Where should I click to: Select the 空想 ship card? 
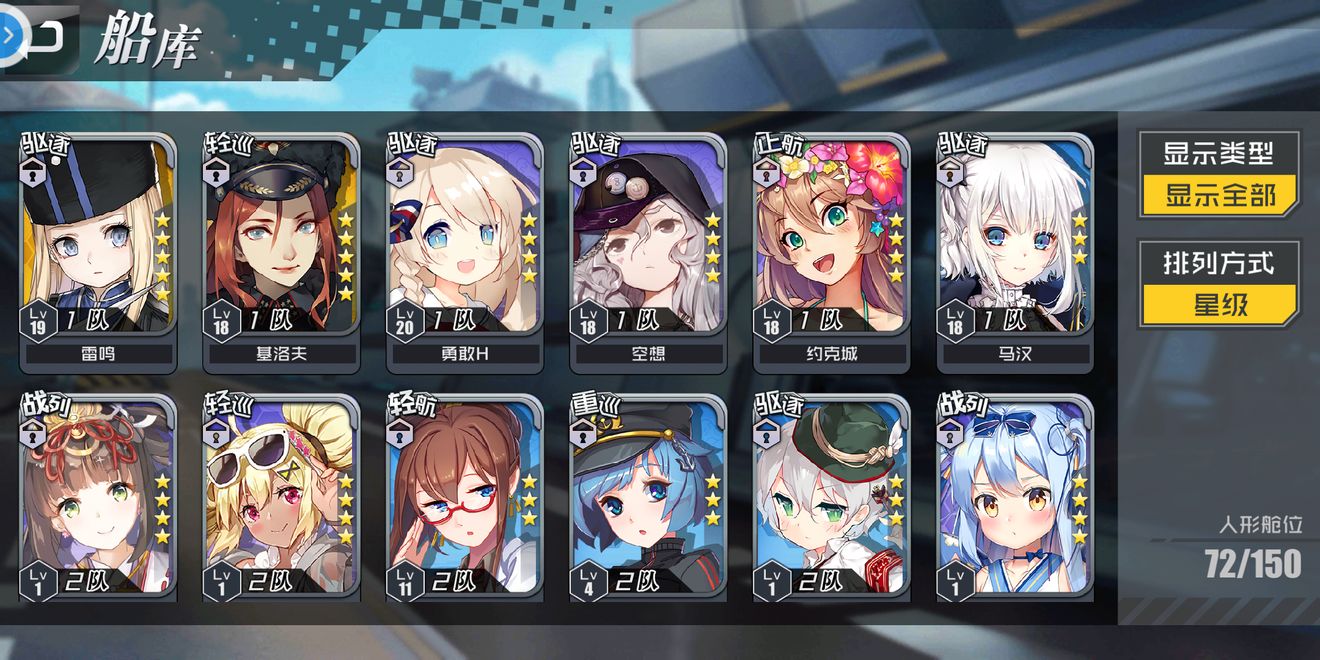(x=648, y=250)
